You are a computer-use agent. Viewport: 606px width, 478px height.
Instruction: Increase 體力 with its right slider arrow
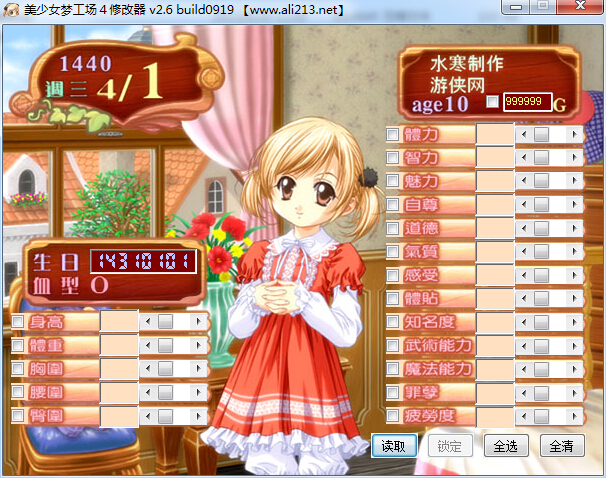574,134
